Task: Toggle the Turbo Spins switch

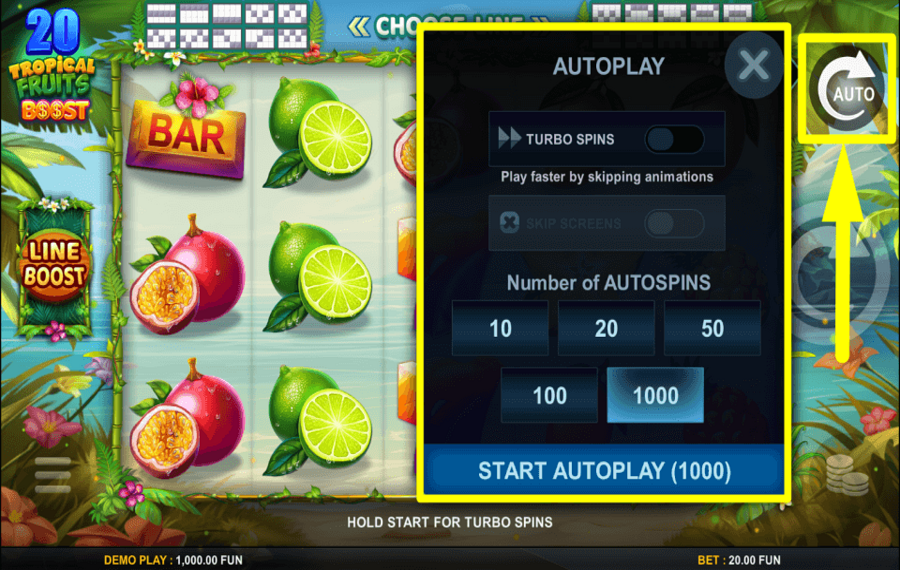Action: coord(673,139)
